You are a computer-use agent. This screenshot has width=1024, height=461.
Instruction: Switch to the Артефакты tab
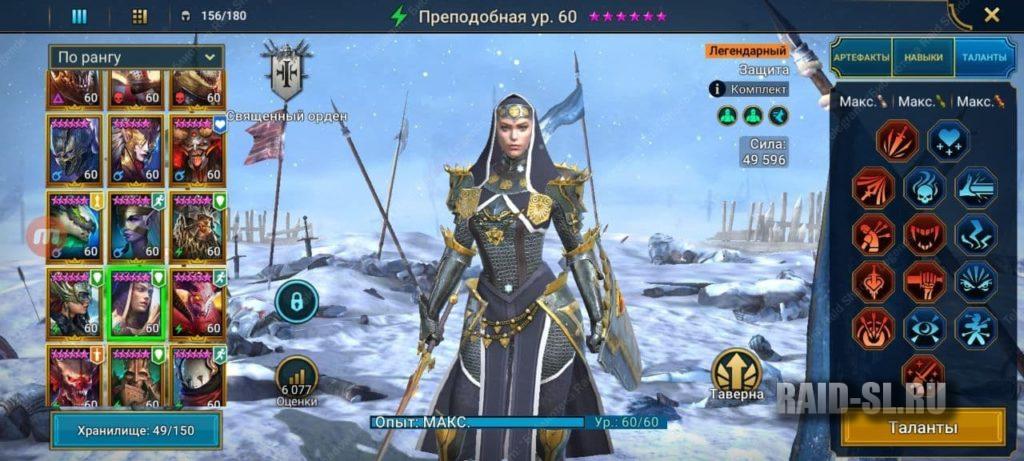(x=861, y=57)
